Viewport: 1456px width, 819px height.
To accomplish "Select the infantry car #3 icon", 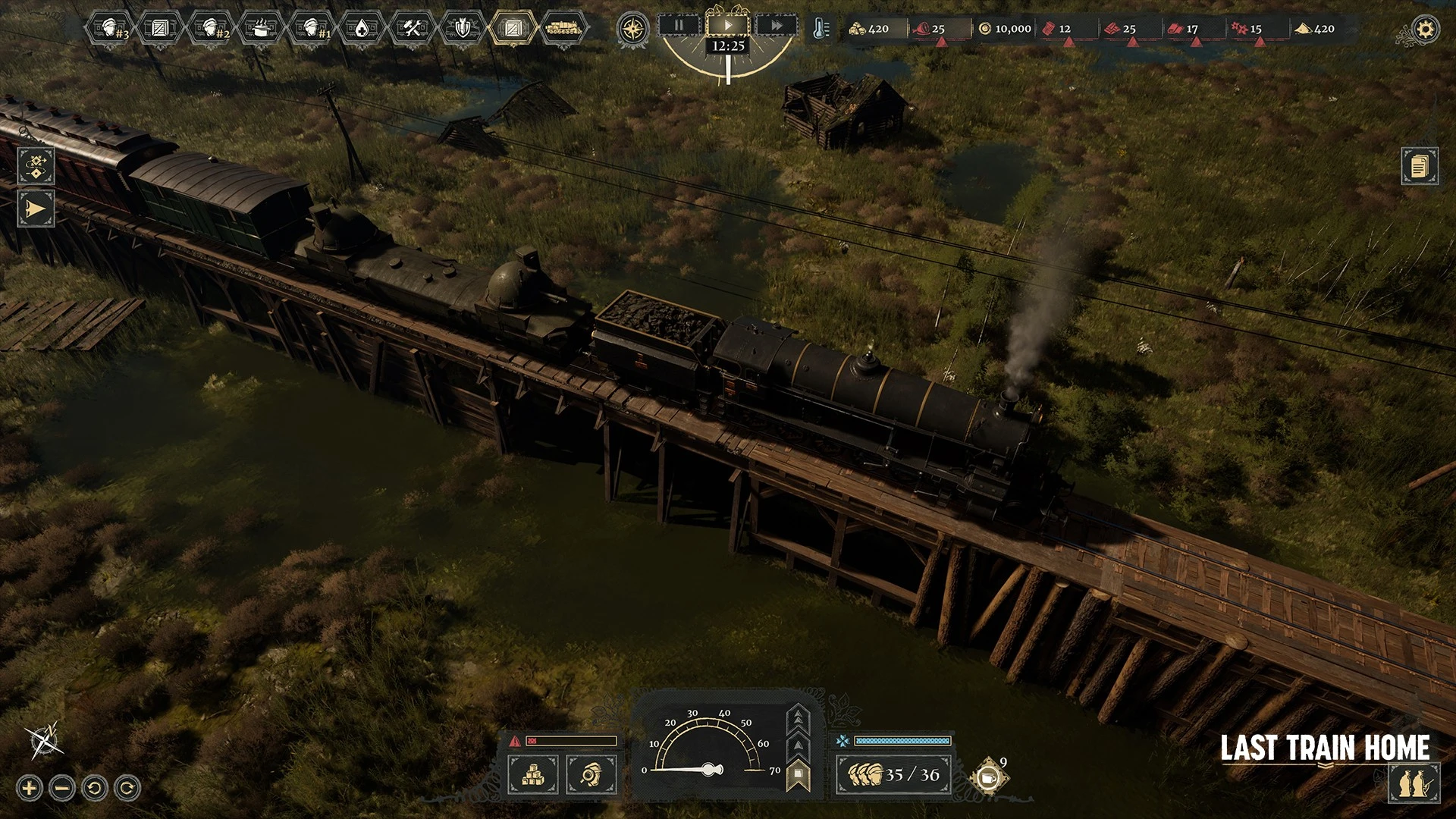I will point(110,29).
